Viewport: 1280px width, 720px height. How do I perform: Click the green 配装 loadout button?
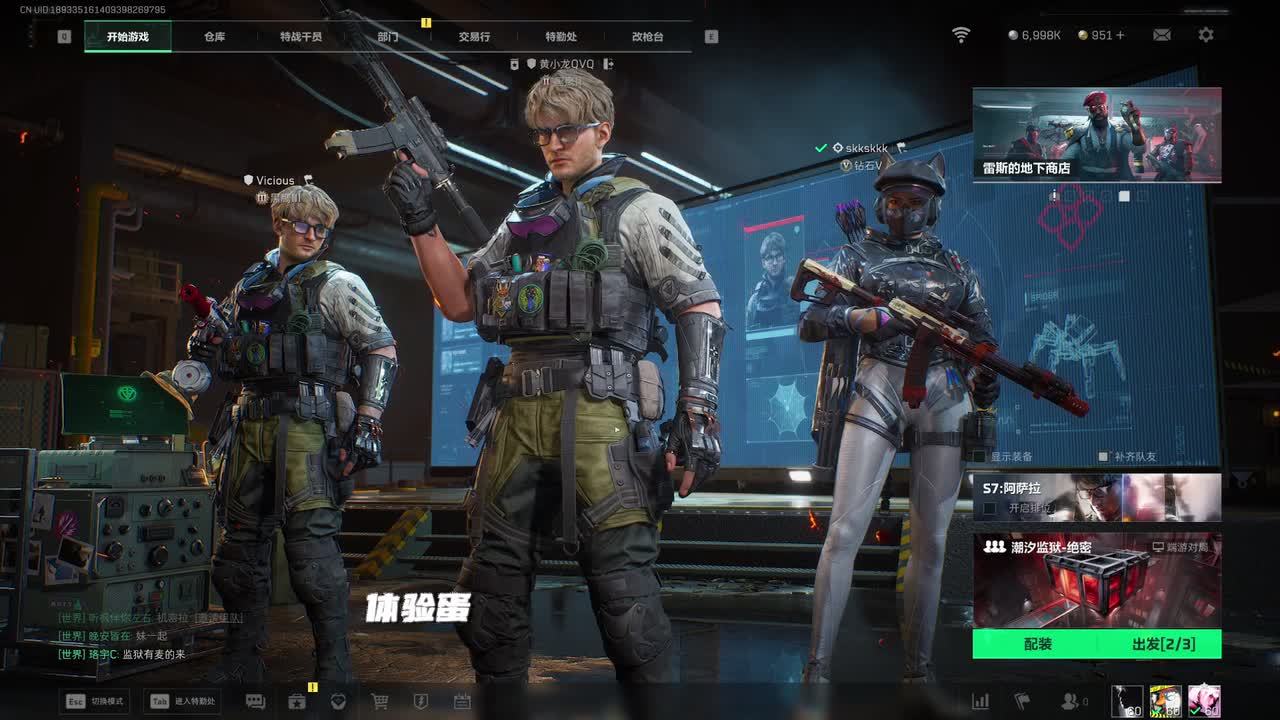tap(1037, 644)
